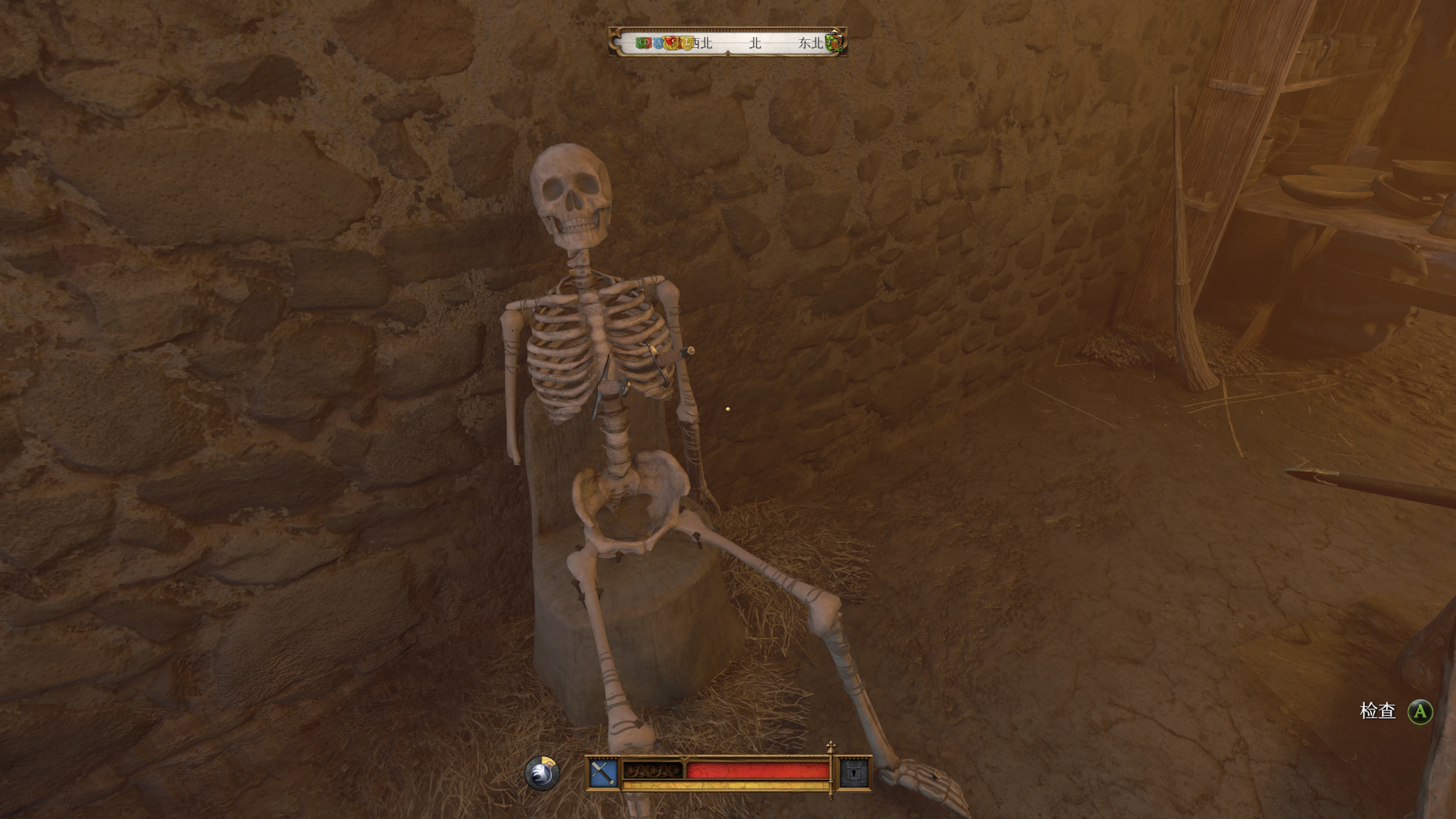Select the potion buff timer icon
The width and height of the screenshot is (1456, 819).
541,773
